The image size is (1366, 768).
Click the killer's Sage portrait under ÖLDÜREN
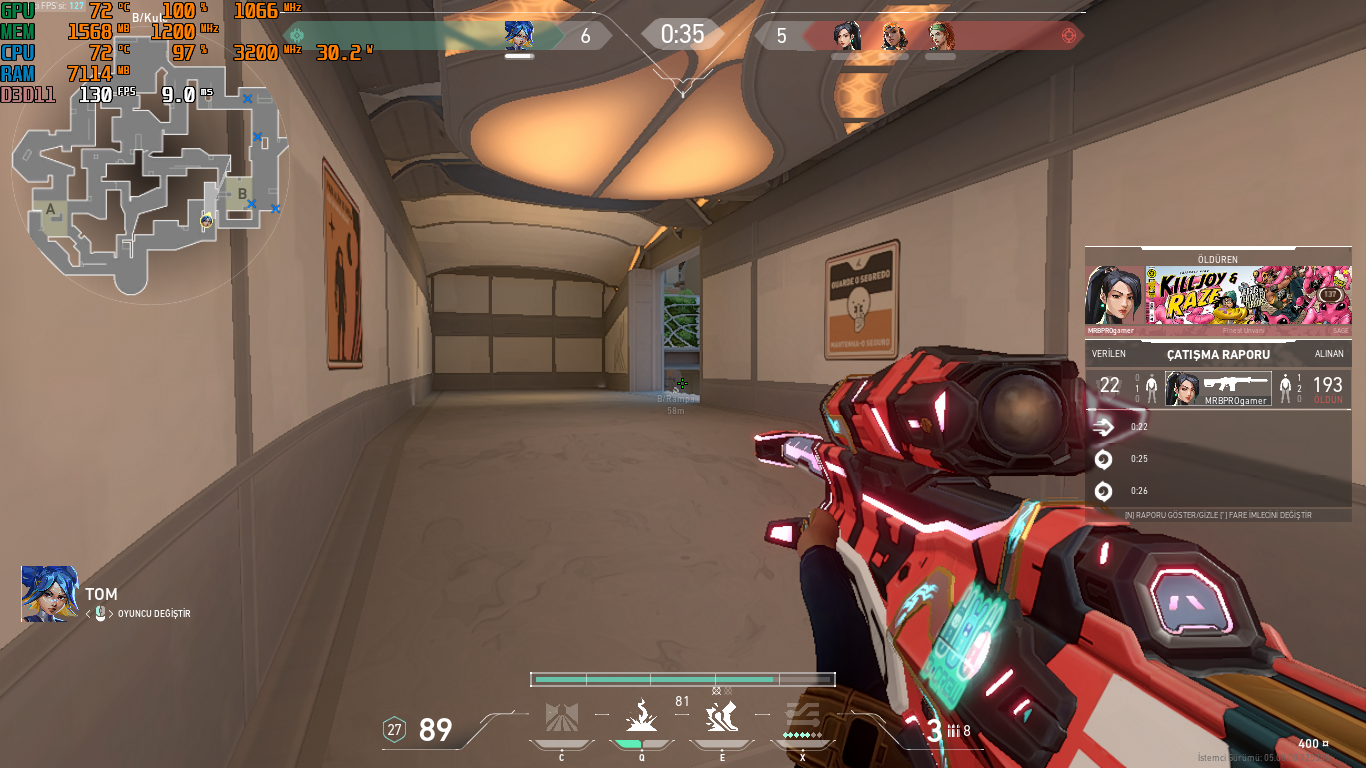(x=1113, y=295)
